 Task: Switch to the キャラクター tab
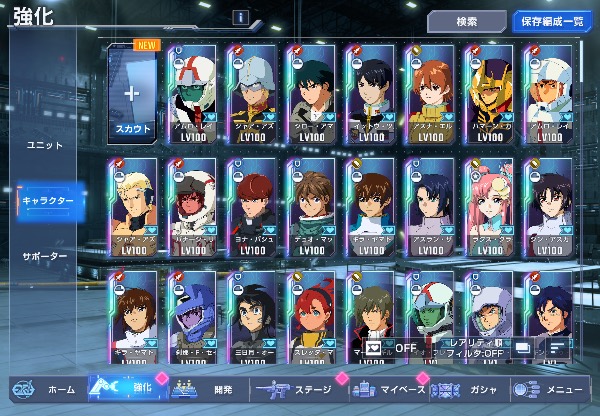[46, 201]
